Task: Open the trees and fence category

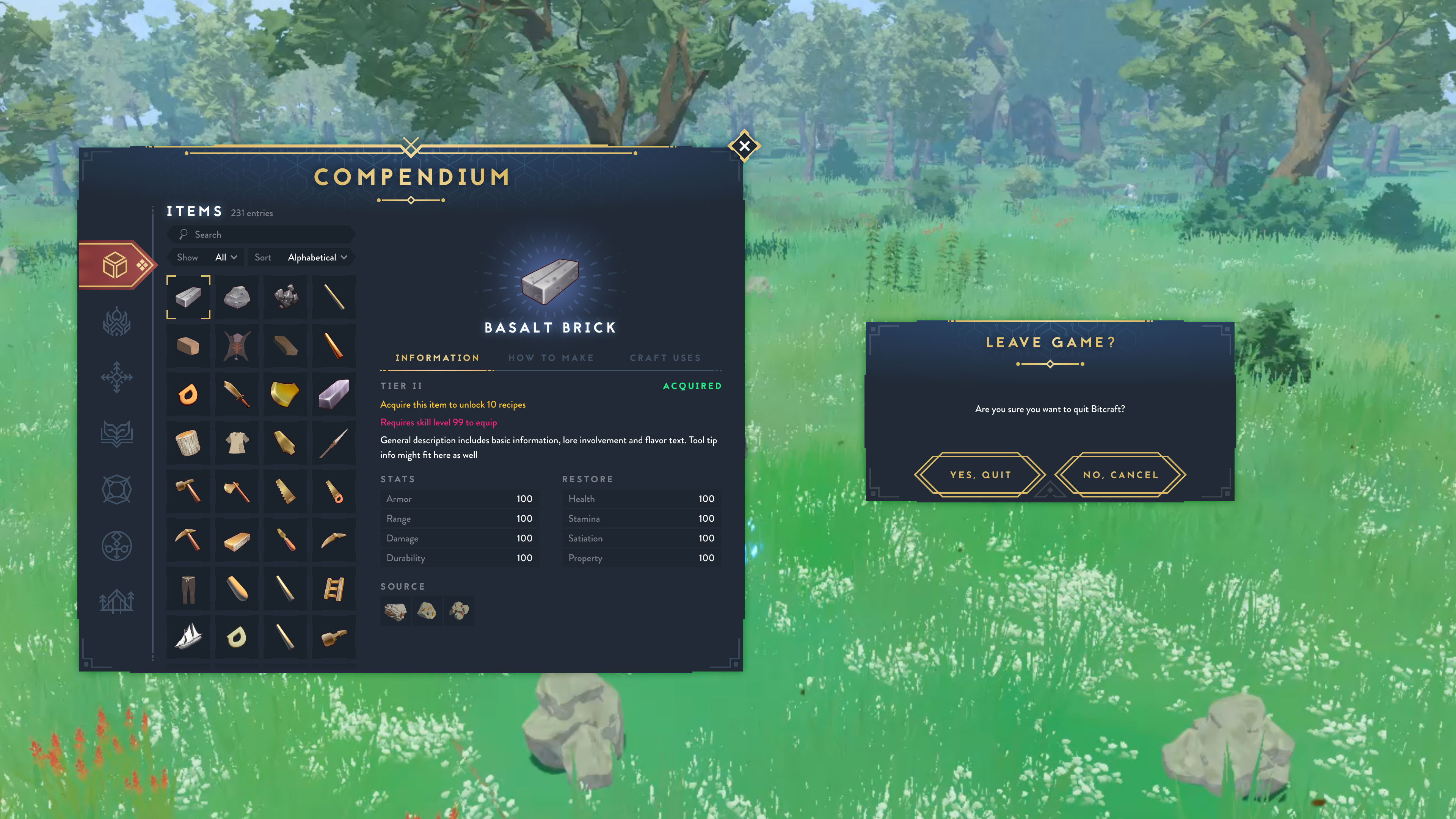Action: click(x=116, y=601)
